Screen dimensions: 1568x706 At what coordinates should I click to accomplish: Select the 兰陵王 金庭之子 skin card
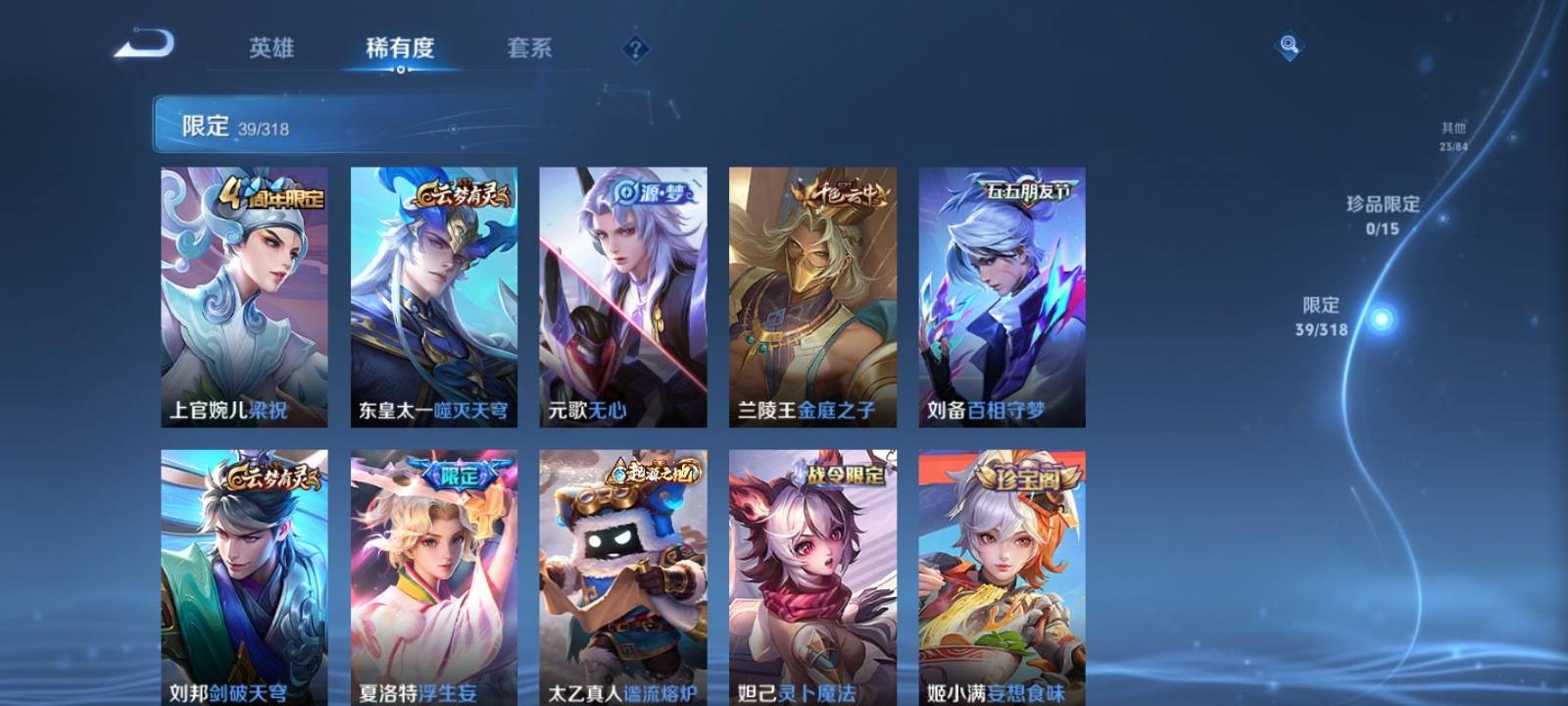812,296
